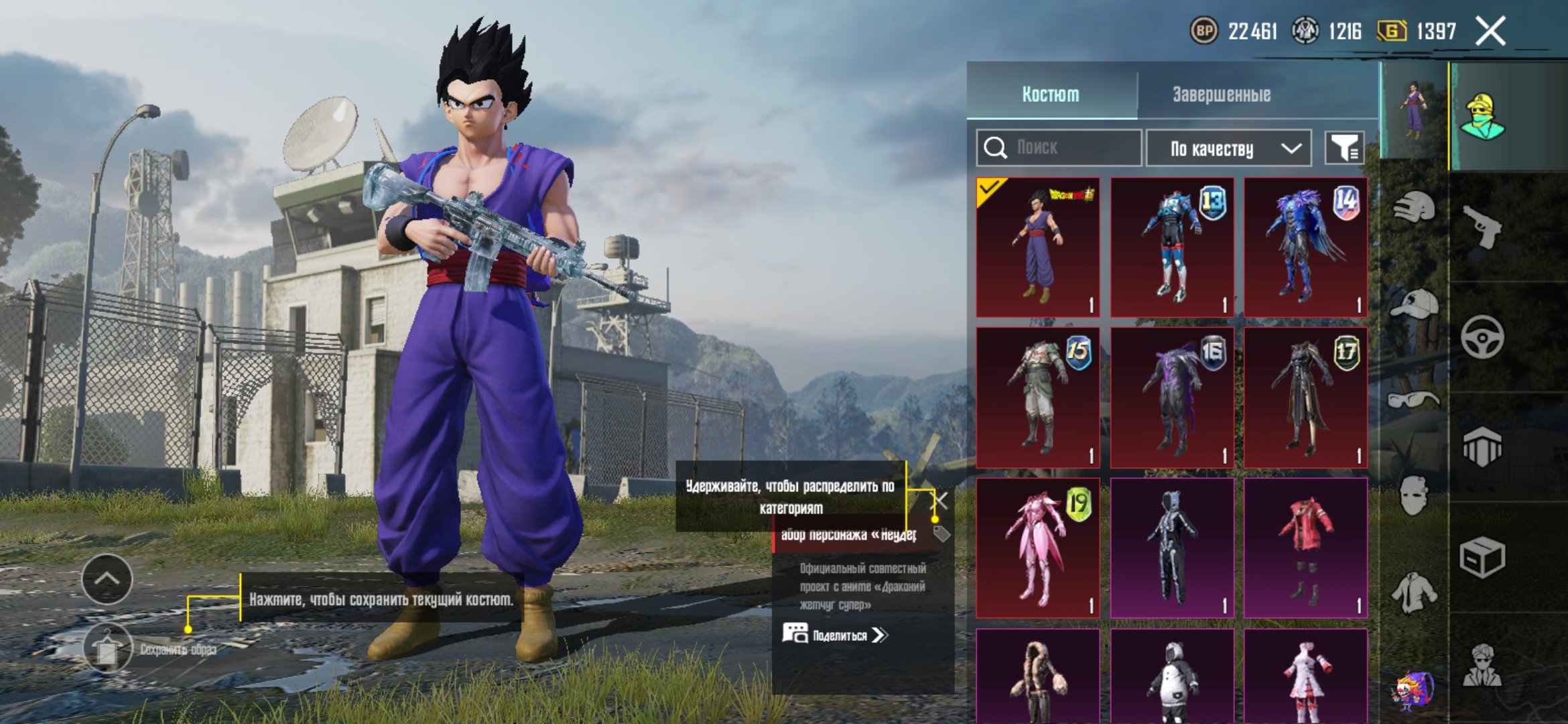Viewport: 1568px width, 724px height.
Task: Expand the up-arrow circle button
Action: point(107,579)
